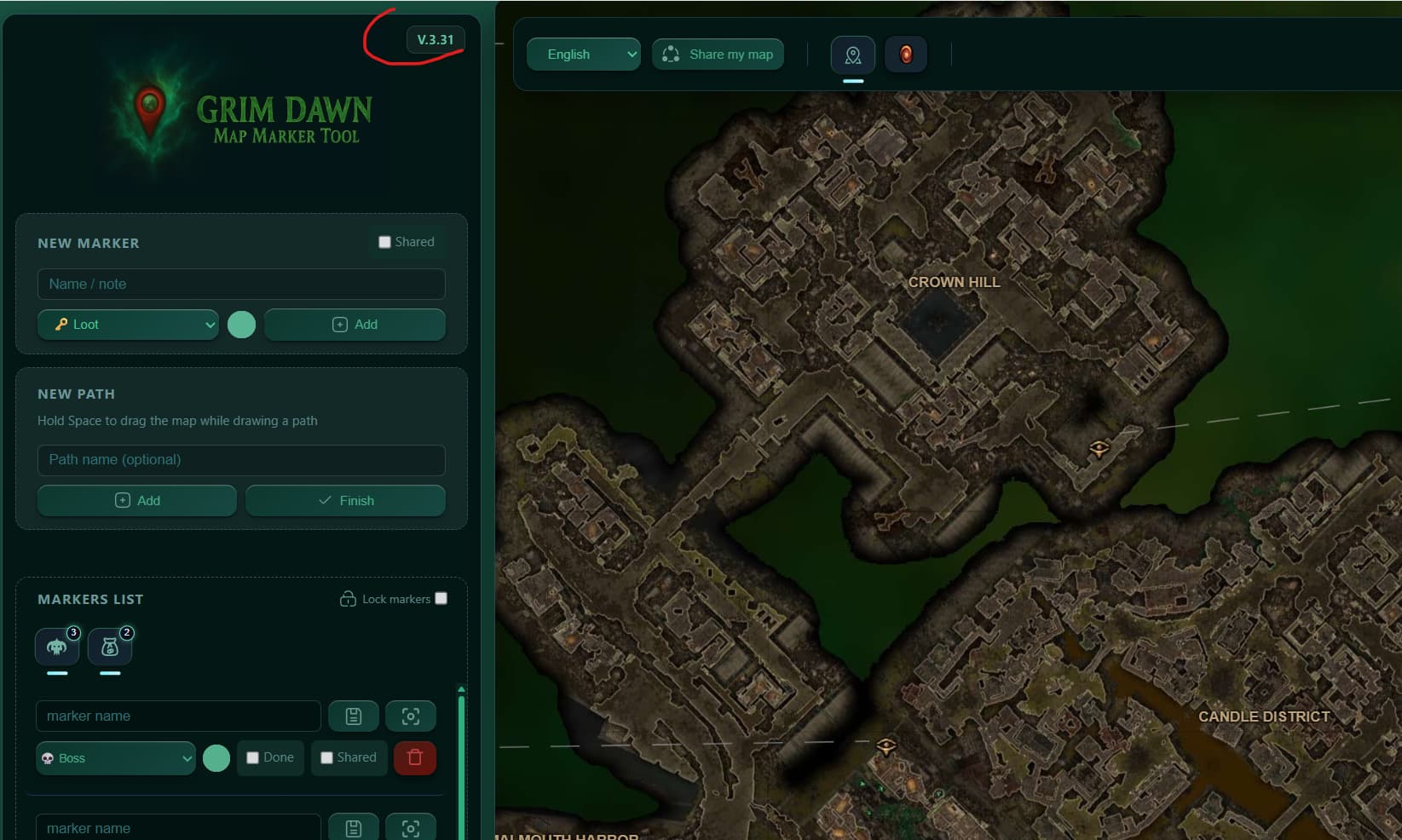Screen dimensions: 1402x840
Task: Click the Path name (optional) field
Action: (241, 460)
